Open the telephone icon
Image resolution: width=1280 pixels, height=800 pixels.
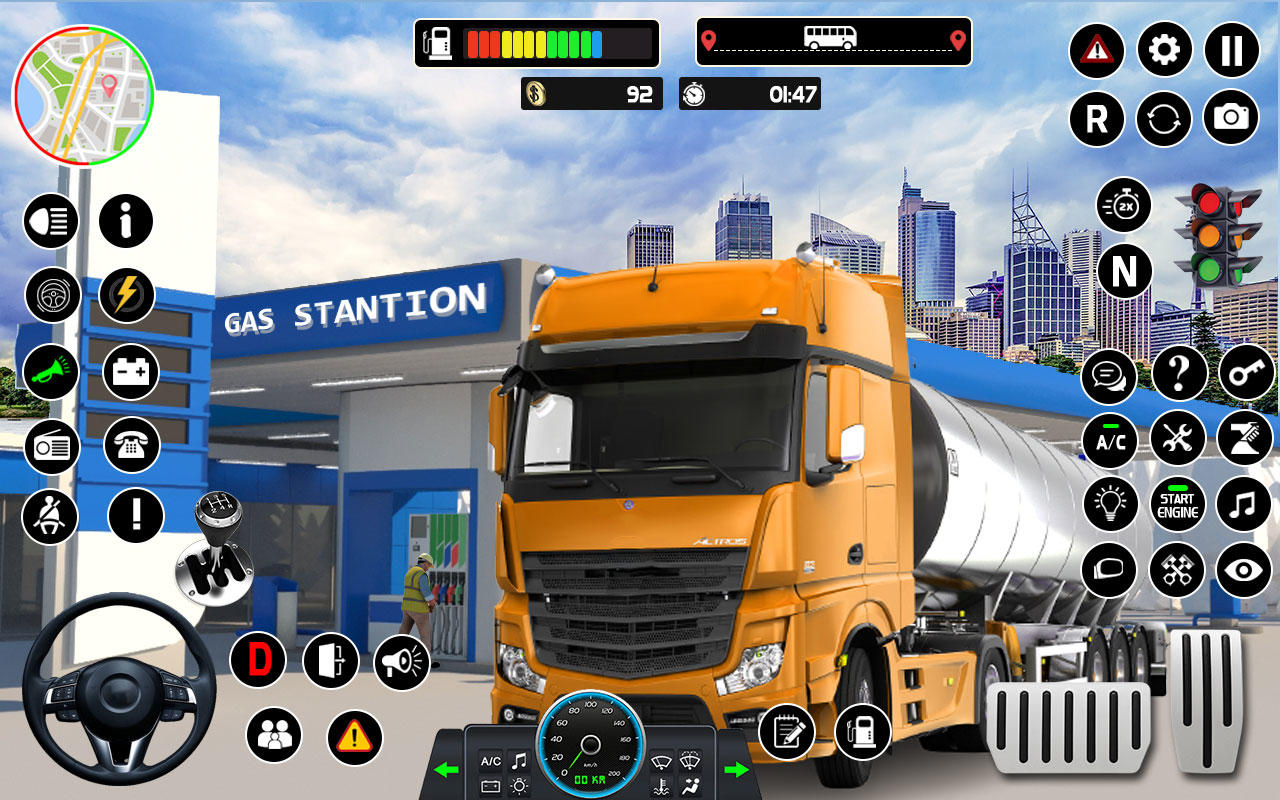tap(131, 445)
